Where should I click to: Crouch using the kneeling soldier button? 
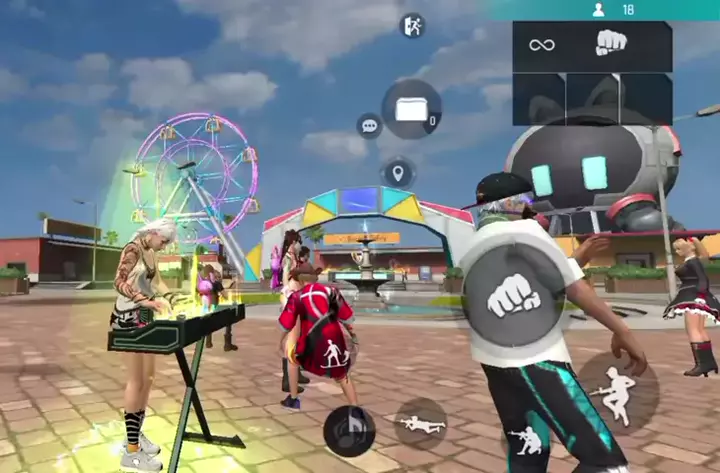tap(527, 439)
